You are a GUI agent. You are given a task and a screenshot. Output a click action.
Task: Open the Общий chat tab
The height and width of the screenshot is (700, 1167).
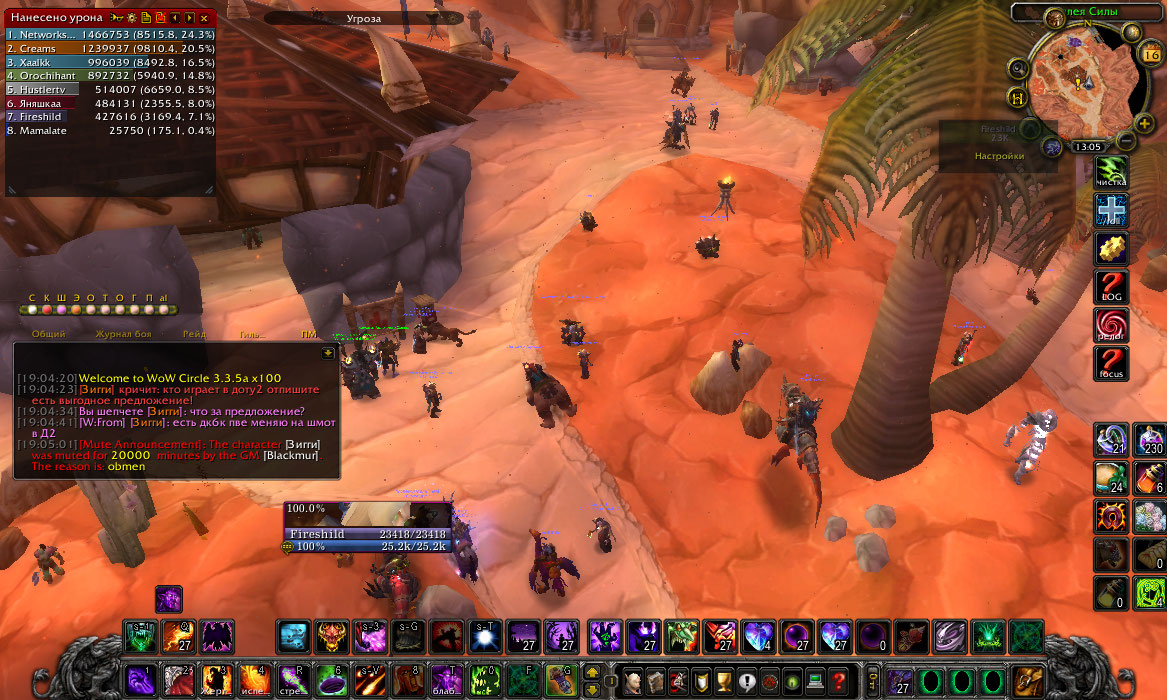click(48, 334)
